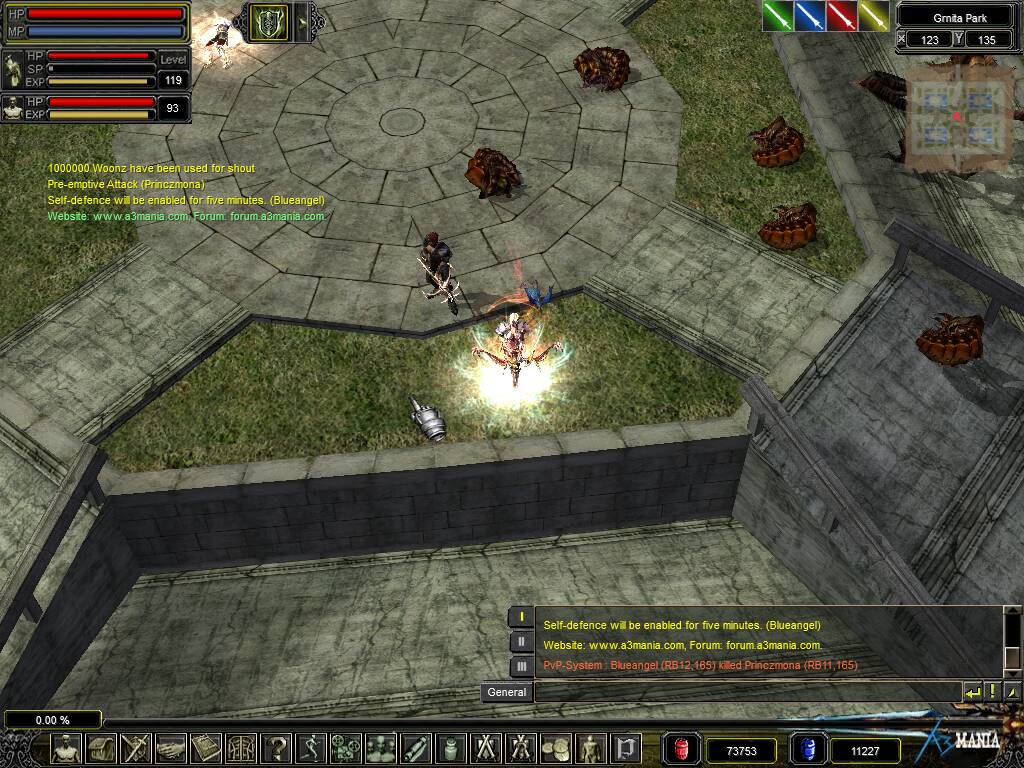Click the exclamation mark shout button
Viewport: 1024px width, 768px height.
[x=992, y=692]
